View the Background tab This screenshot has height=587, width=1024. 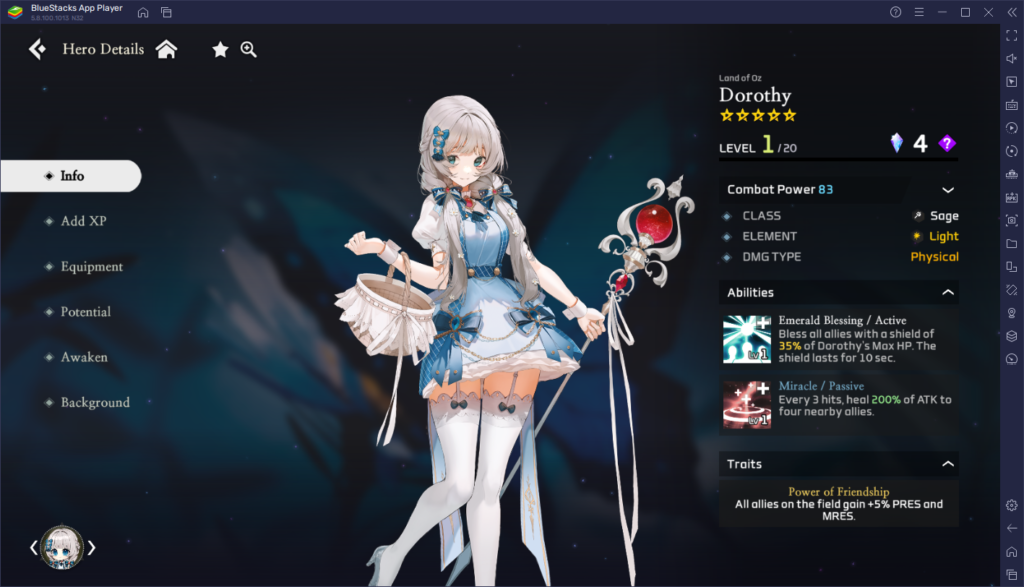point(94,403)
